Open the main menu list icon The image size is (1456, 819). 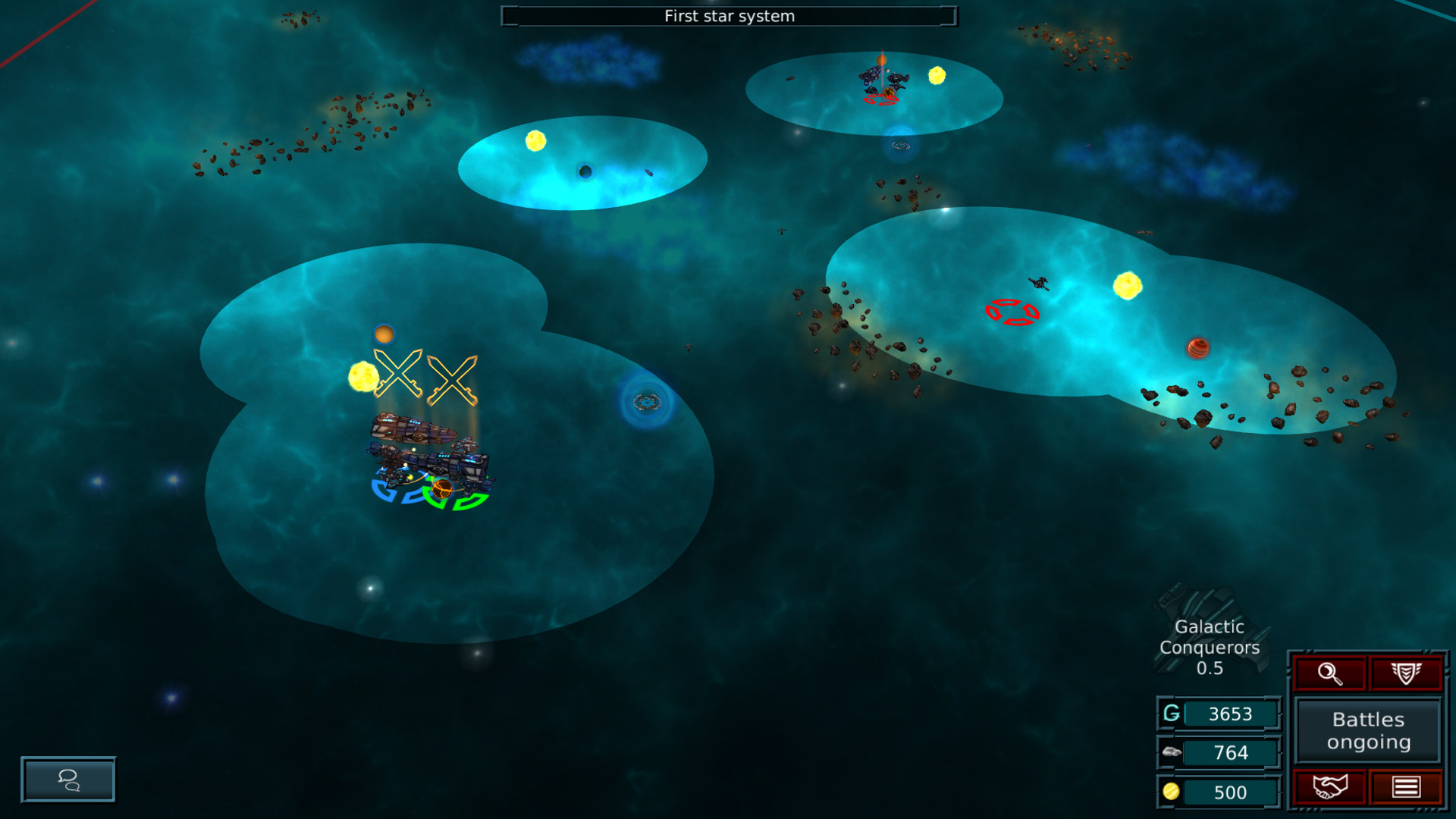tap(1407, 787)
